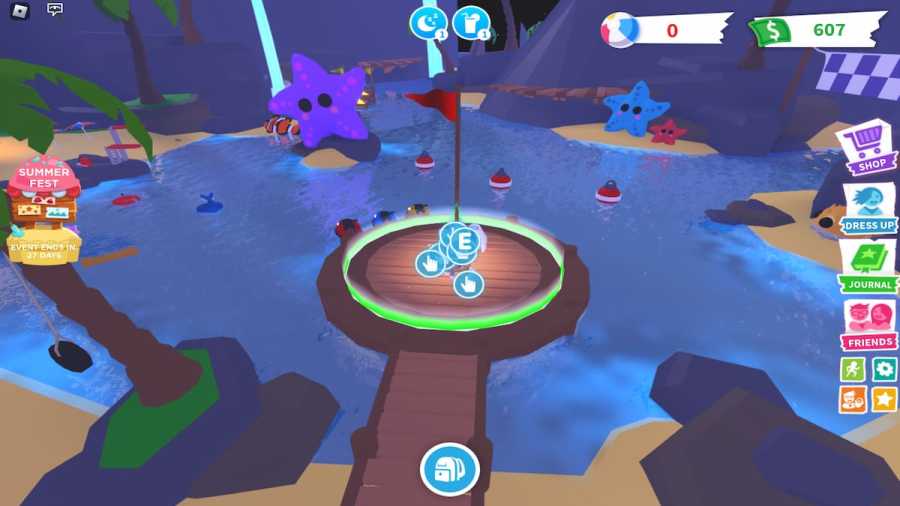Click the orange family icon
This screenshot has height=506, width=900.
[853, 400]
